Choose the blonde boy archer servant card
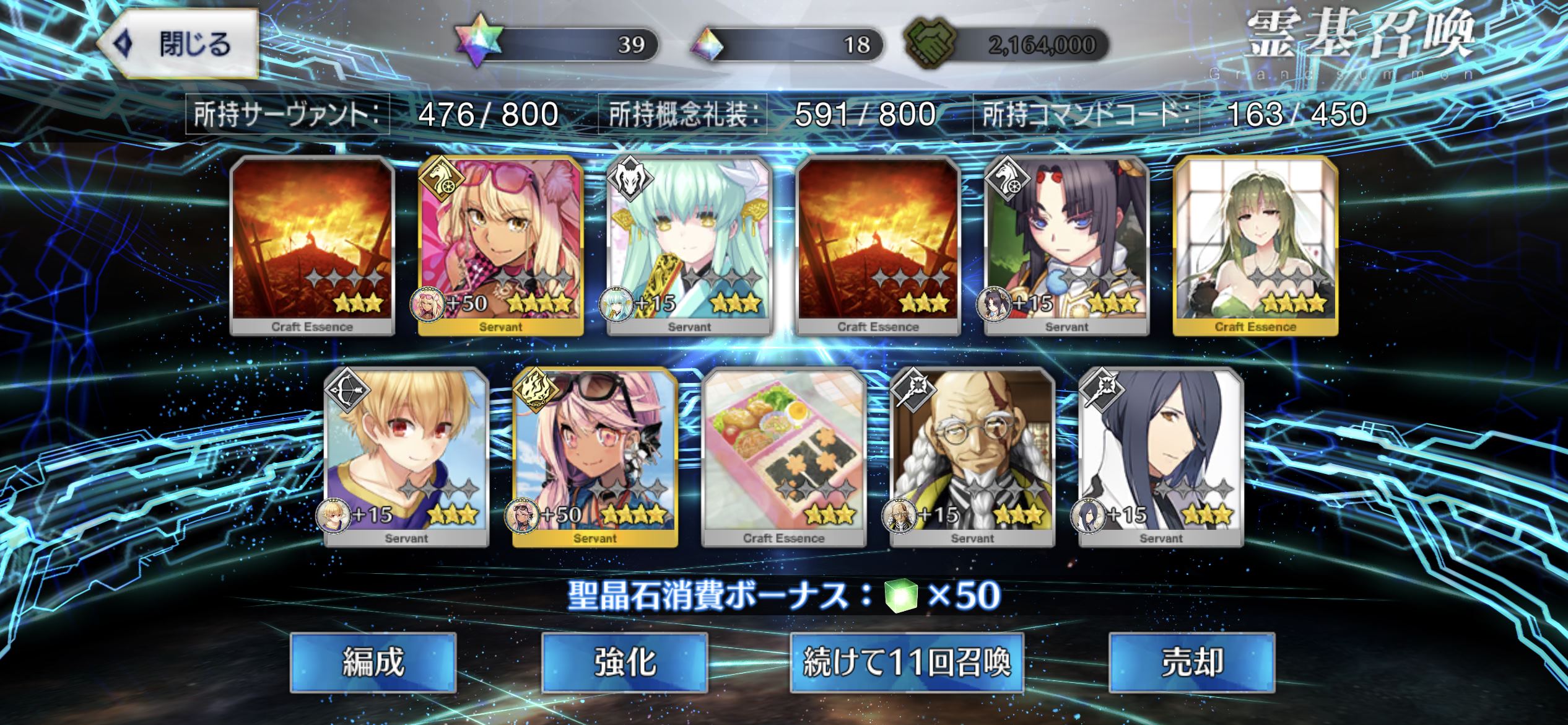The width and height of the screenshot is (1568, 725). (406, 457)
